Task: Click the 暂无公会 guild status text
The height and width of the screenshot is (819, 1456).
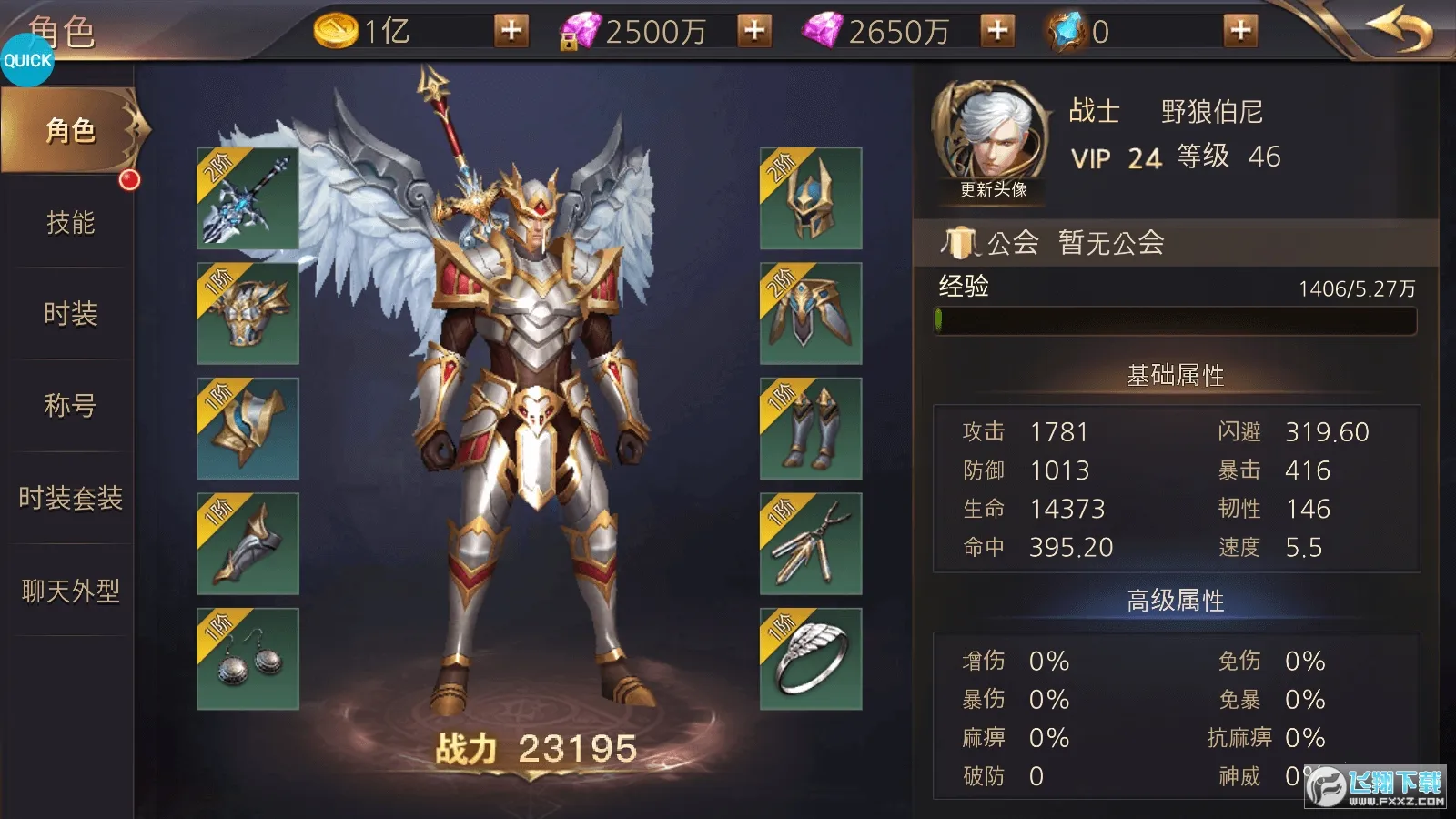Action: [x=1112, y=243]
